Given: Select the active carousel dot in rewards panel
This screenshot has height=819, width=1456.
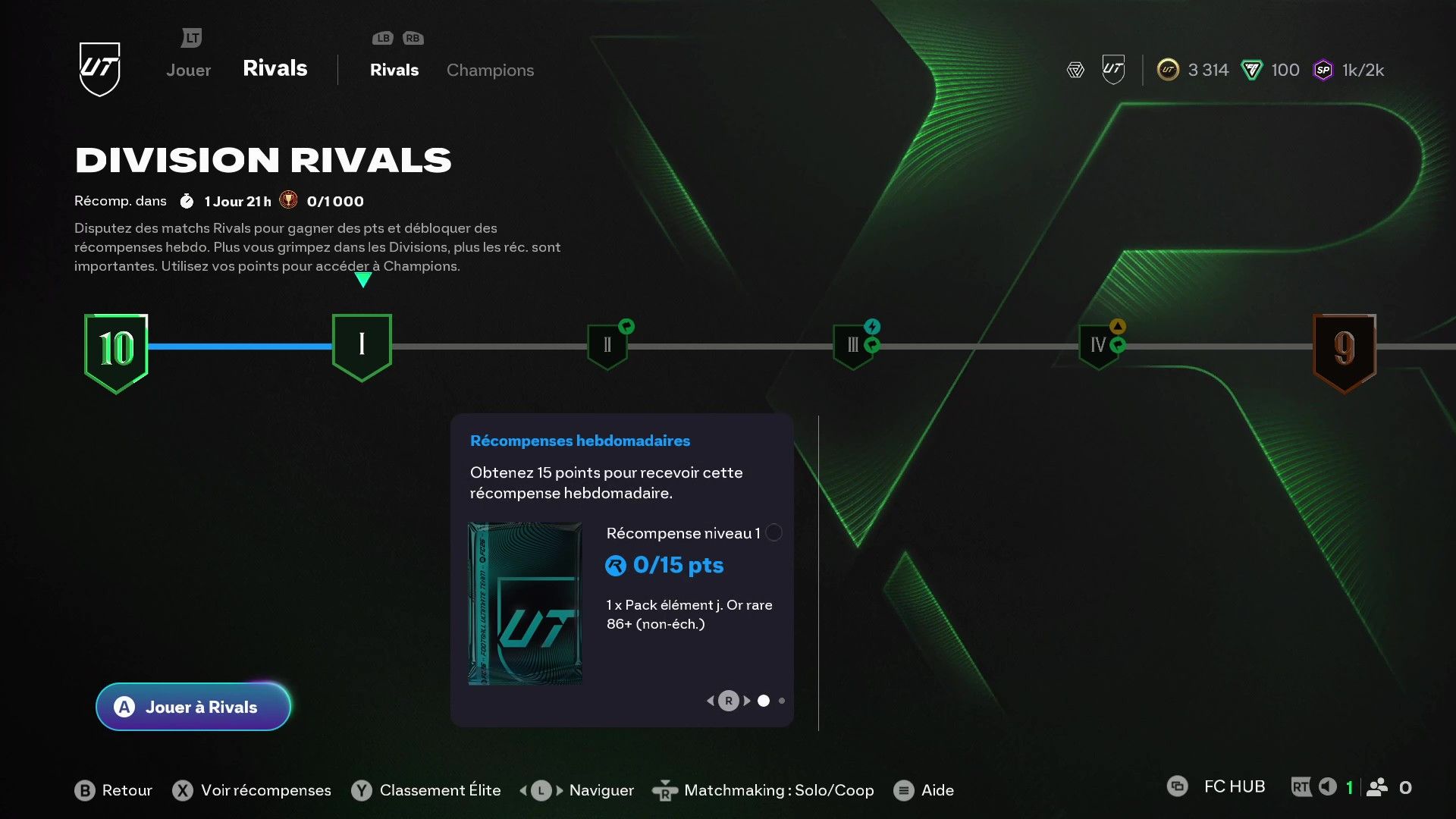Looking at the screenshot, I should coord(764,701).
